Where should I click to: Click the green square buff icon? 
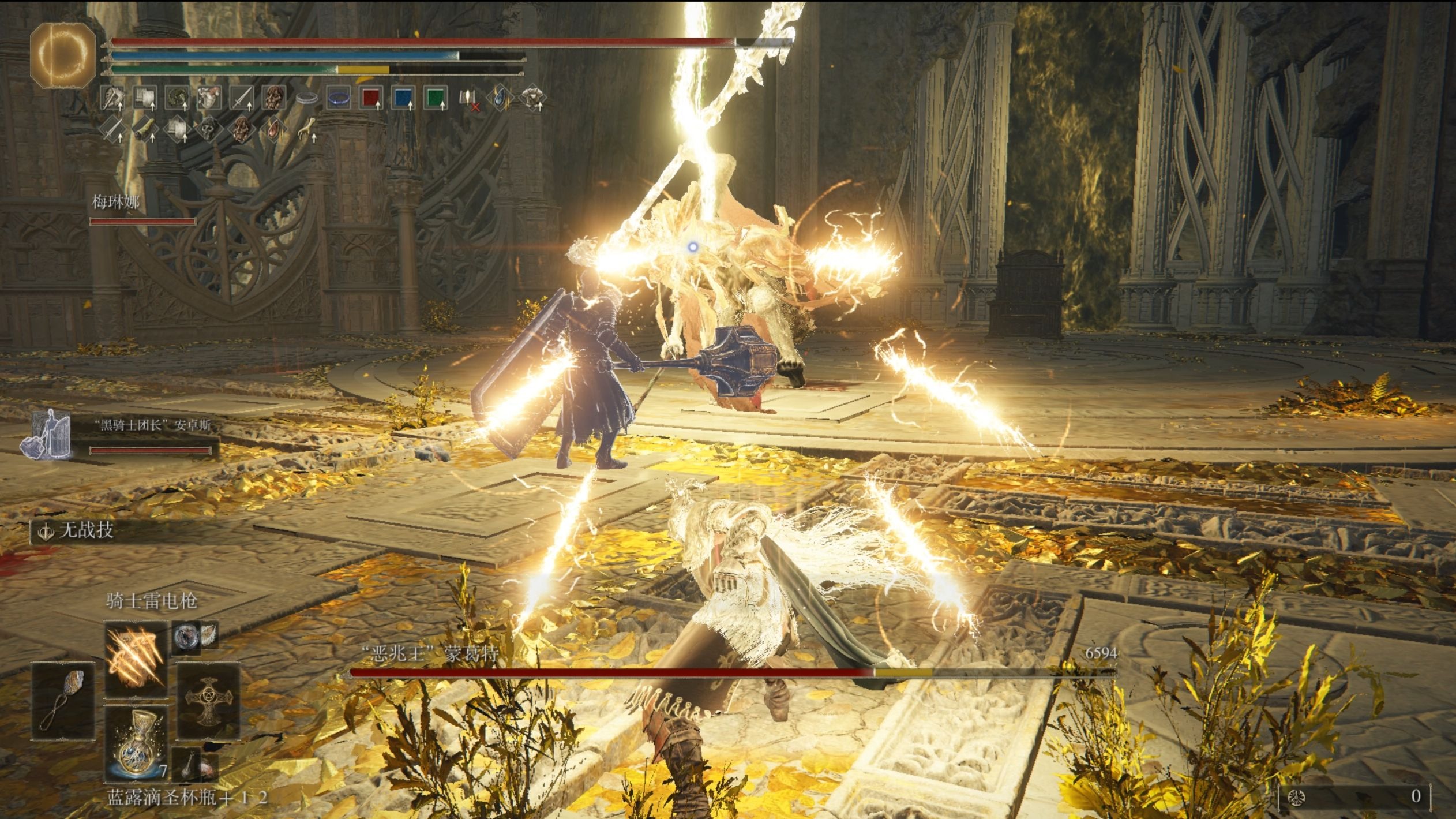pyautogui.click(x=436, y=99)
